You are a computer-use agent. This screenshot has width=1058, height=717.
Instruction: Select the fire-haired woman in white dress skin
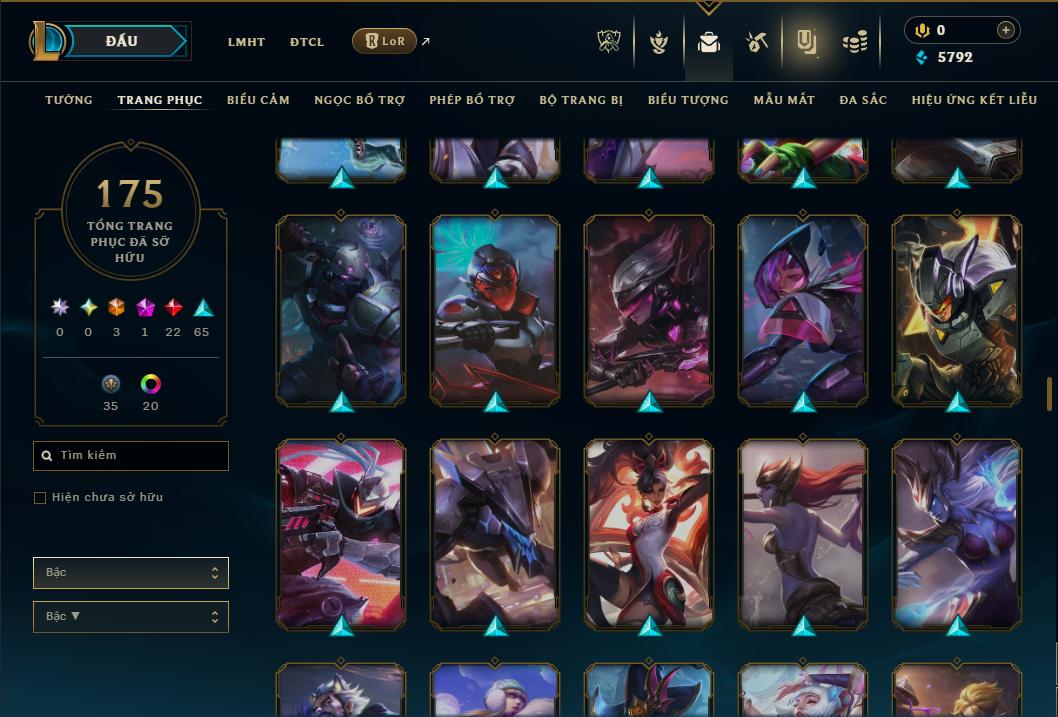point(649,533)
